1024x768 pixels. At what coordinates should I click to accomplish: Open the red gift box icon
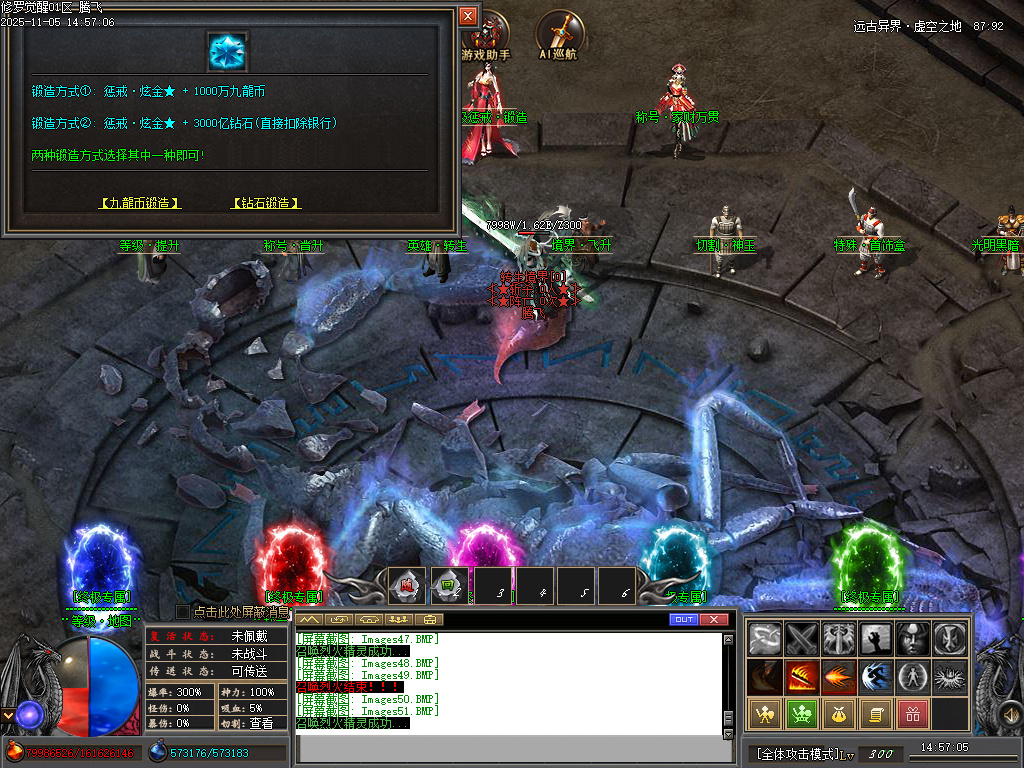pos(912,714)
